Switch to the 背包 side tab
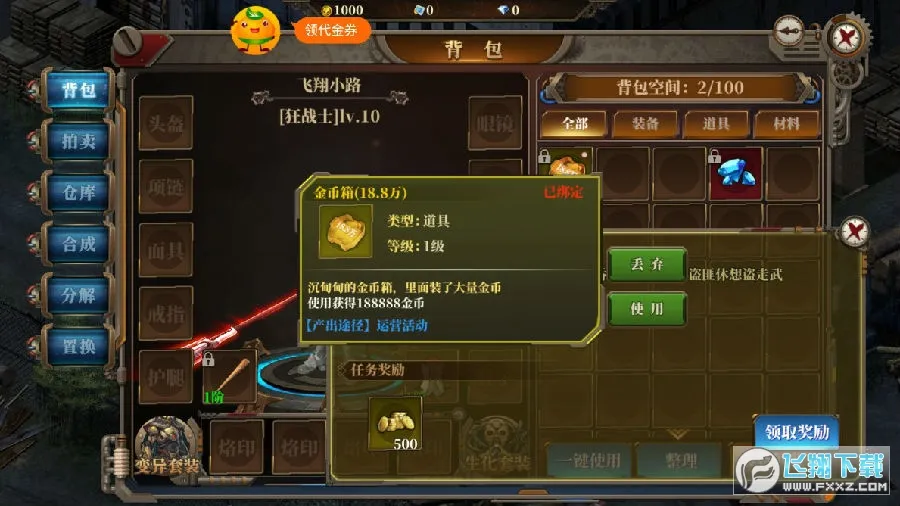 (78, 90)
